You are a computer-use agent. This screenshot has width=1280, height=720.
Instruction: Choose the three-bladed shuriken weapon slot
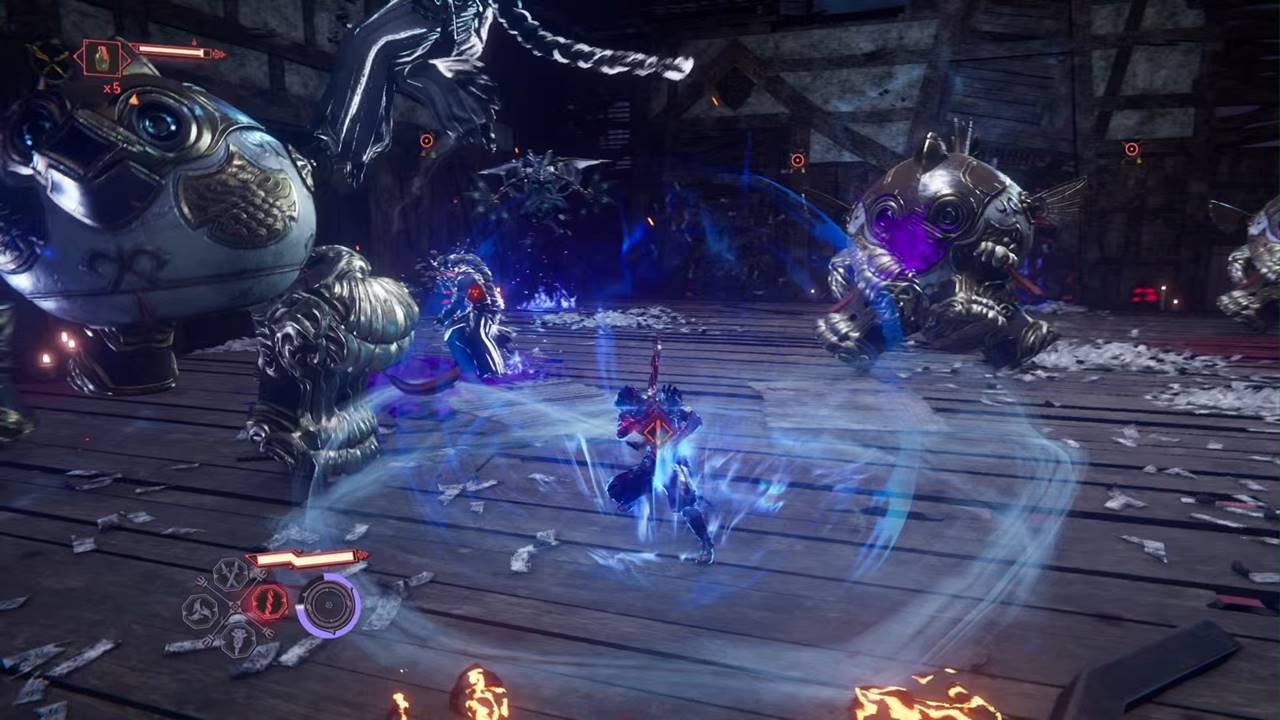tap(200, 609)
